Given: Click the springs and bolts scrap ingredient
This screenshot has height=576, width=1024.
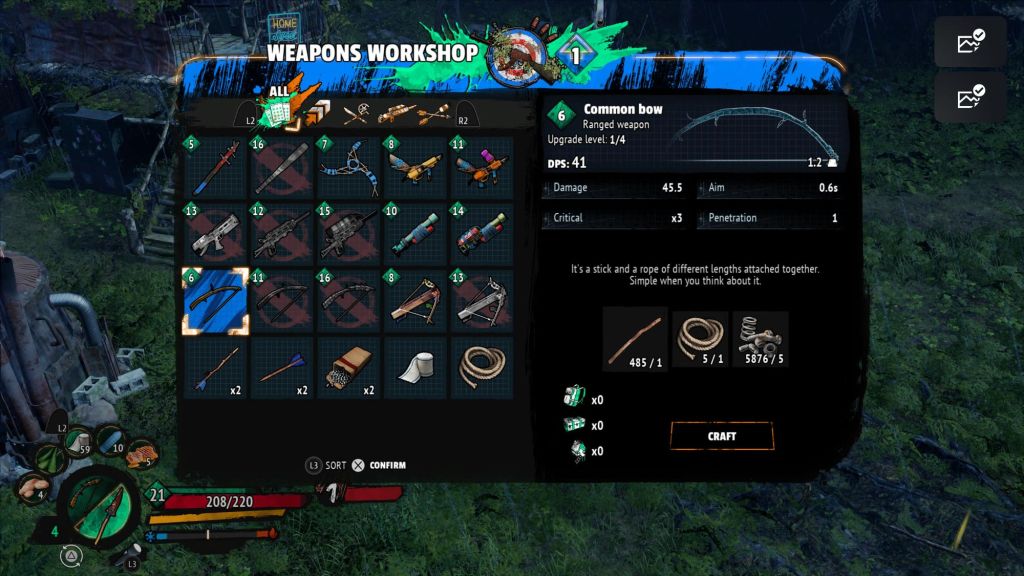Looking at the screenshot, I should [760, 339].
